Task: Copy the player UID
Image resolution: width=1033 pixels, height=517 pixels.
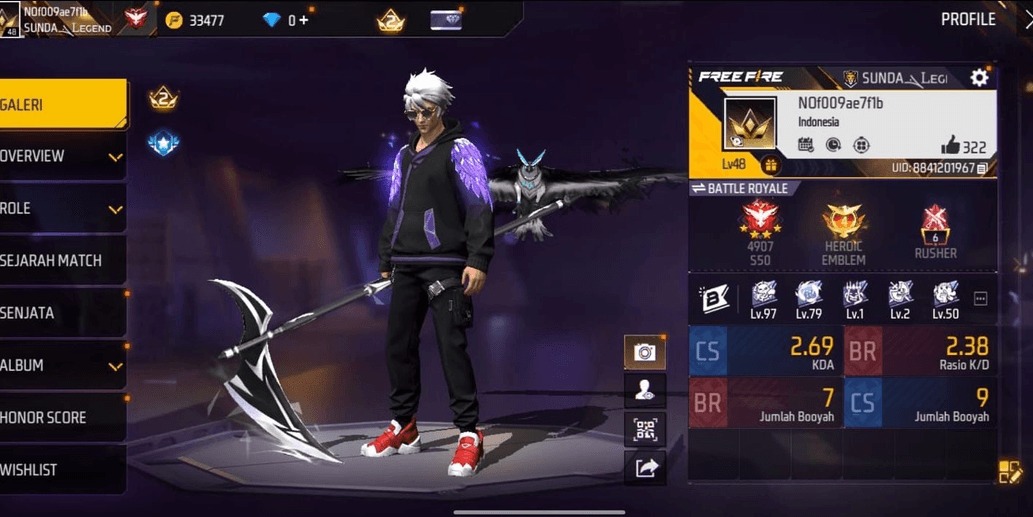Action: [x=983, y=168]
